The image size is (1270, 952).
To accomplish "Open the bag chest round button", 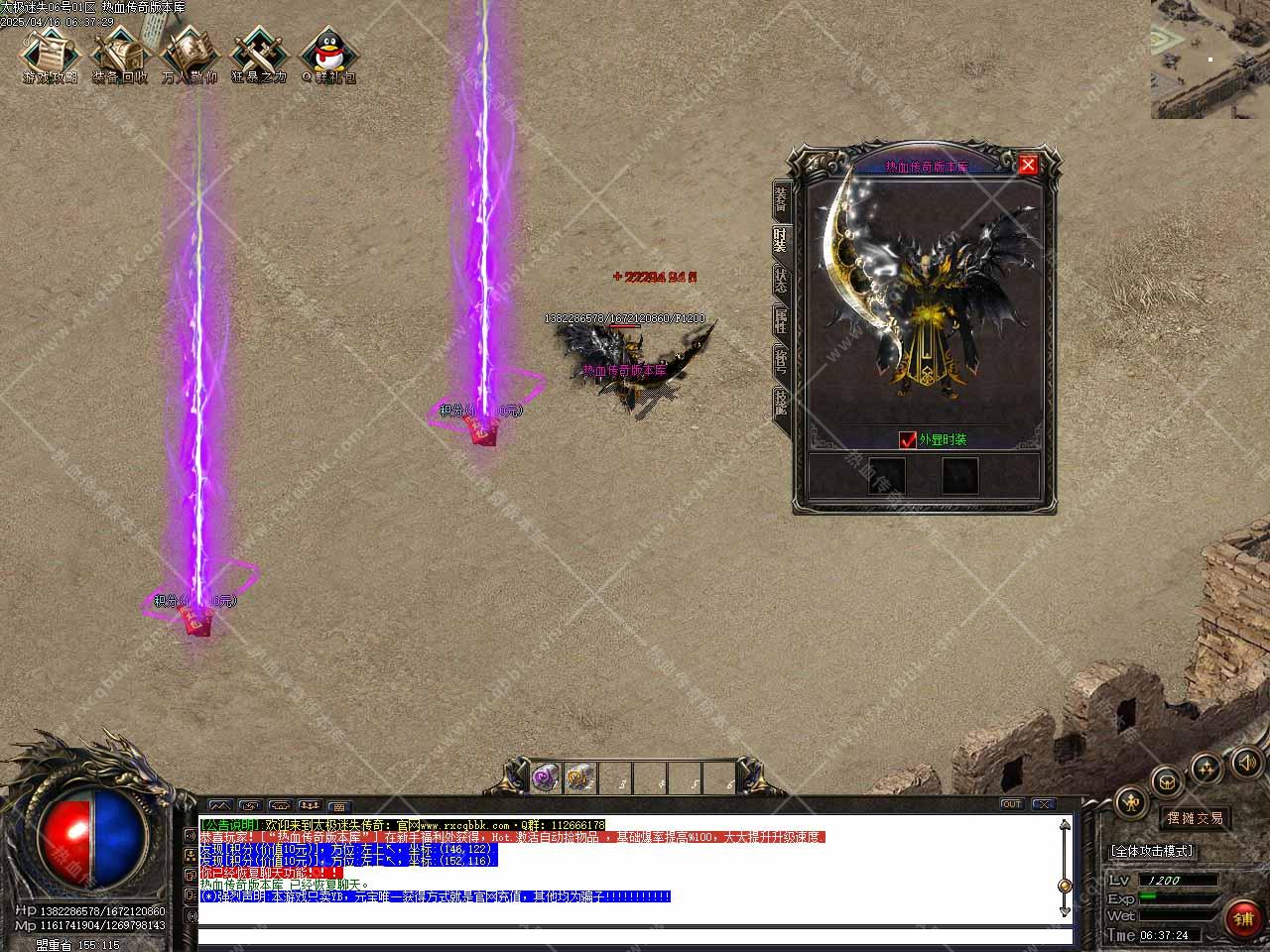I will click(1169, 780).
